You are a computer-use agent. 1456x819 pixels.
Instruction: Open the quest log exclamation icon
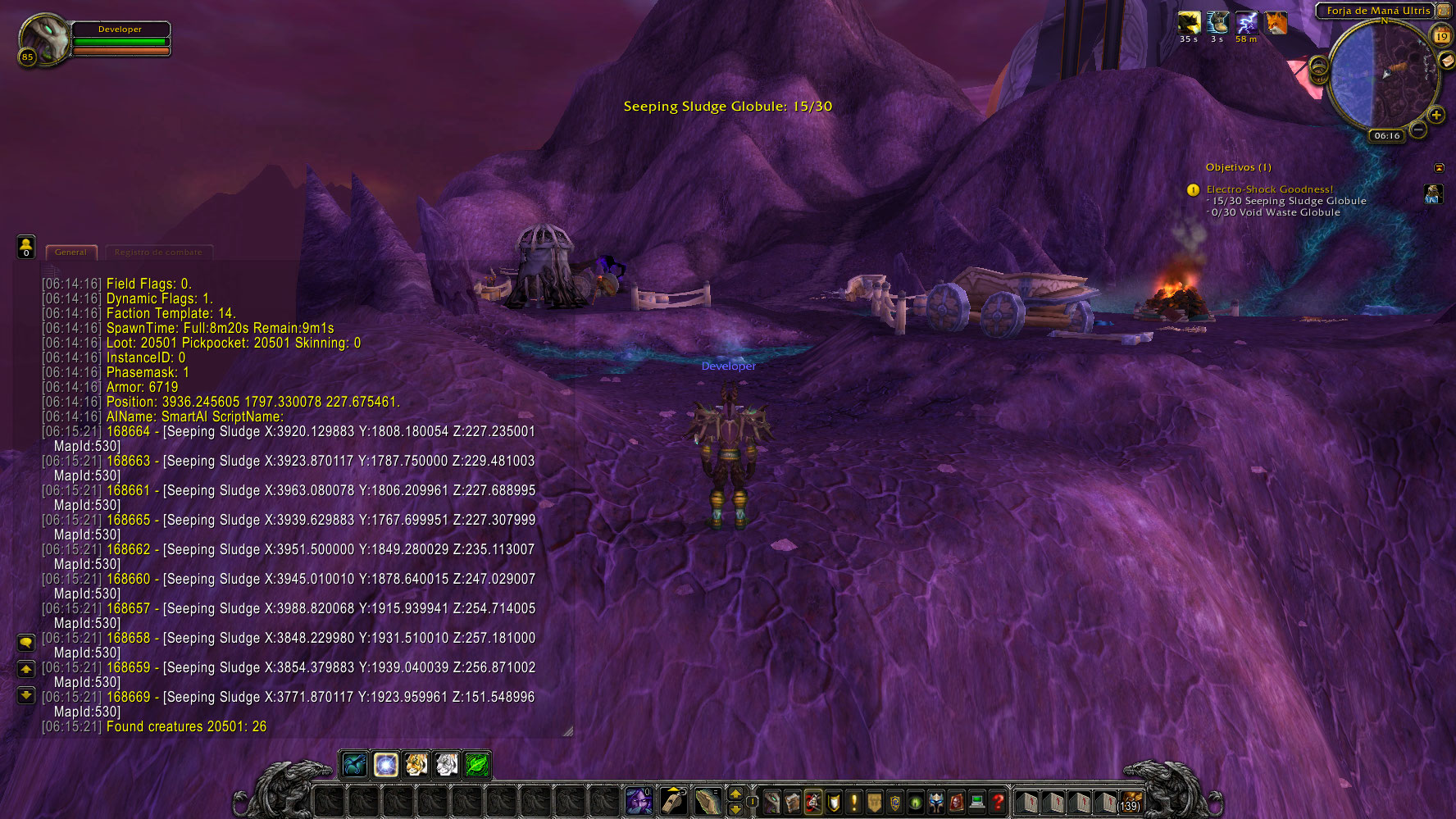[853, 802]
